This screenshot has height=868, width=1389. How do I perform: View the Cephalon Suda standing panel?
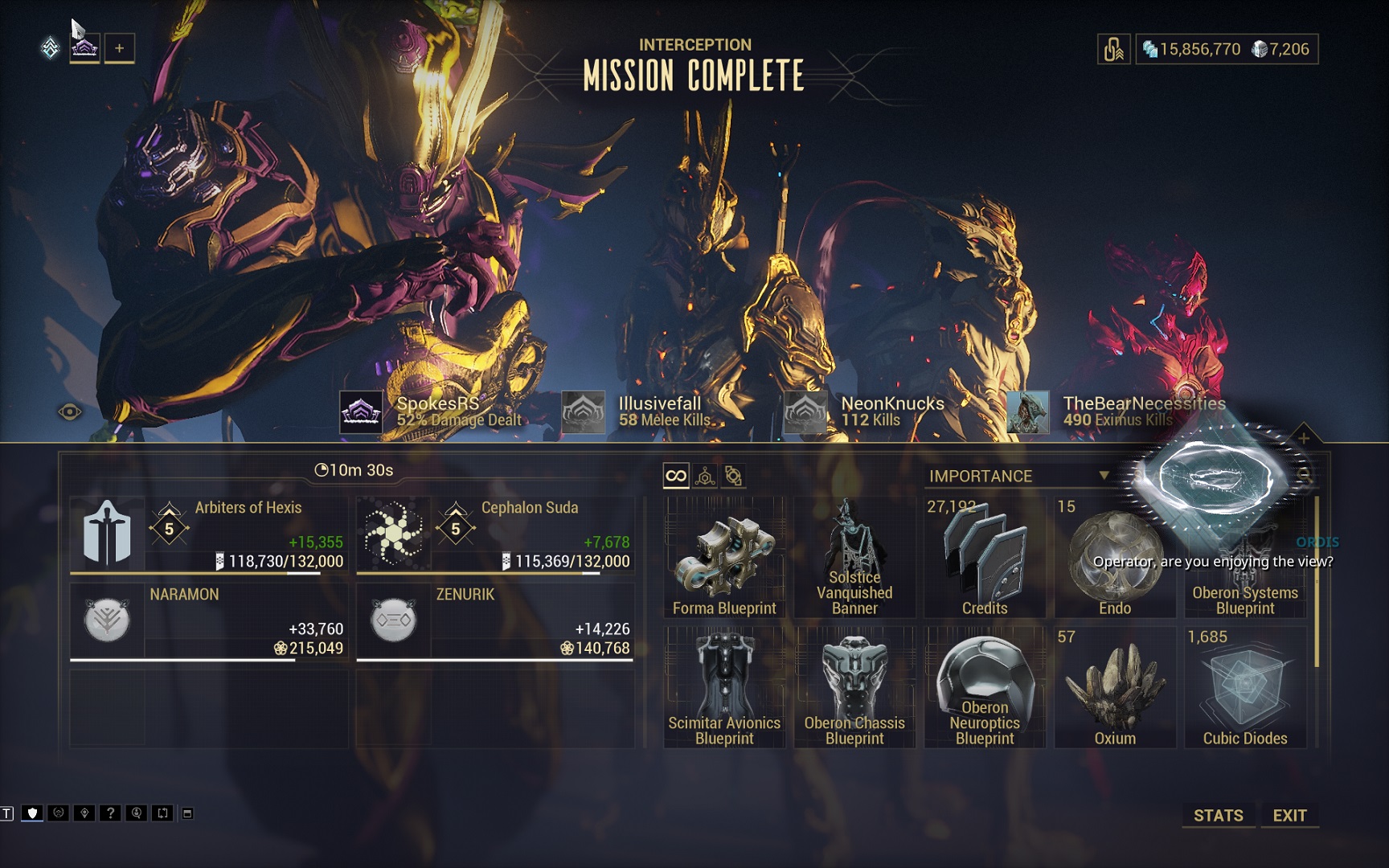(x=495, y=534)
